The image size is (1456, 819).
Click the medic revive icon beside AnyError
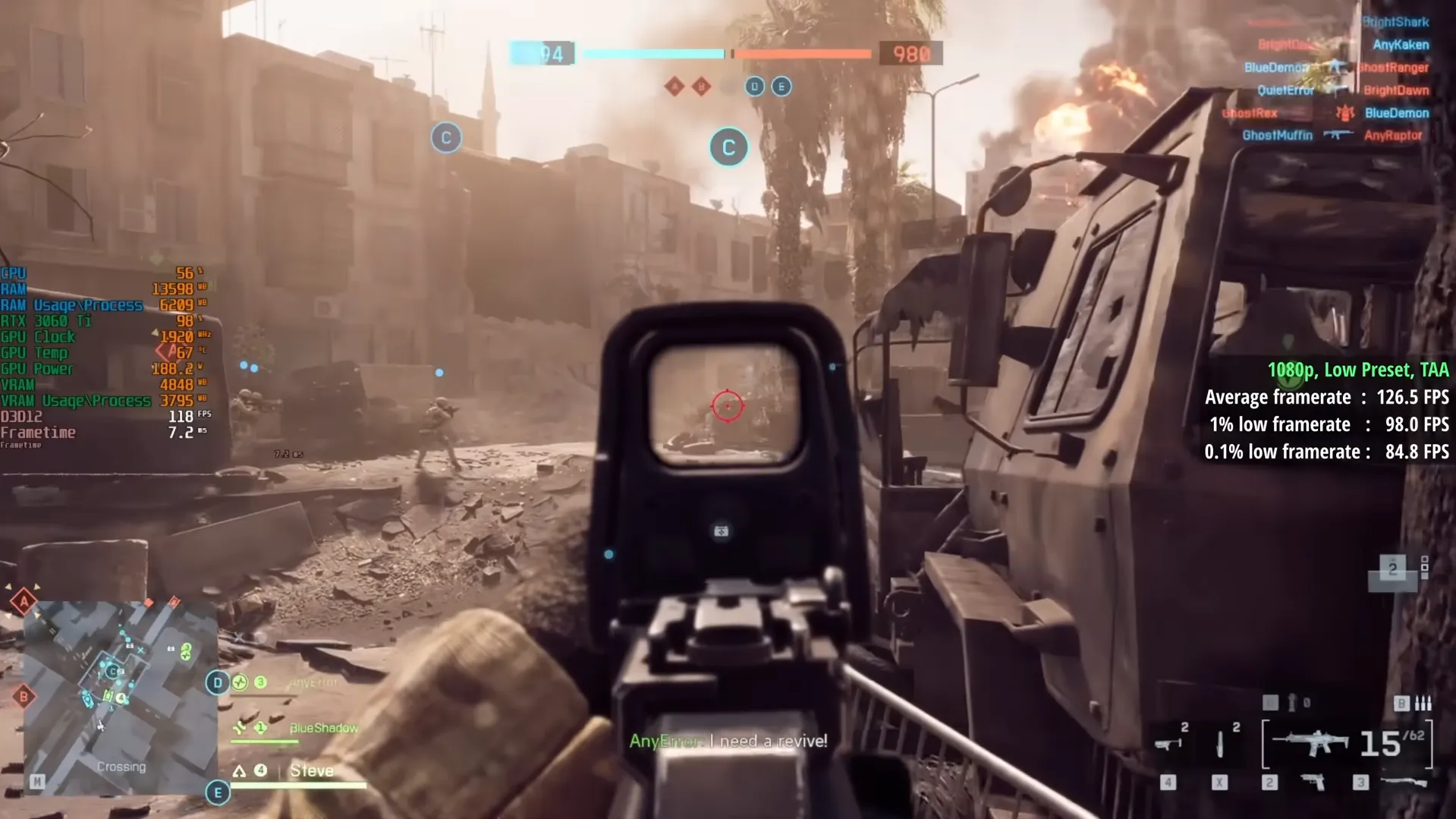[x=241, y=682]
